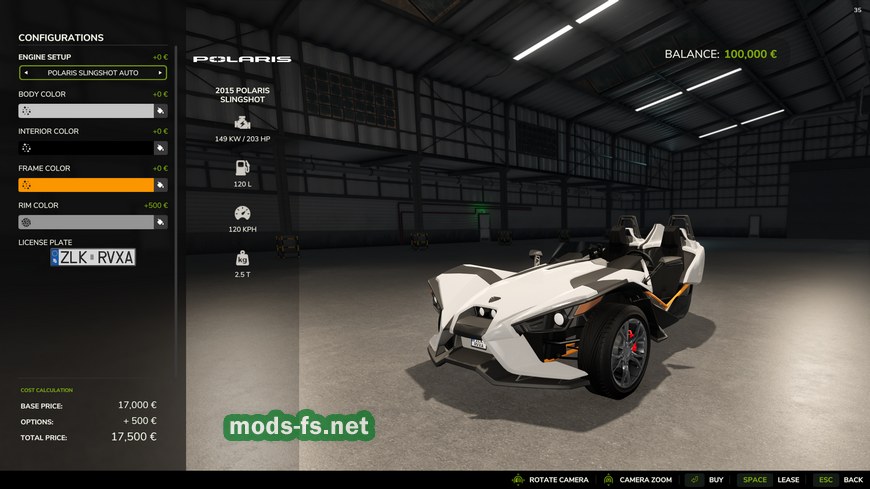Click the interior color paint bucket icon

[160, 148]
